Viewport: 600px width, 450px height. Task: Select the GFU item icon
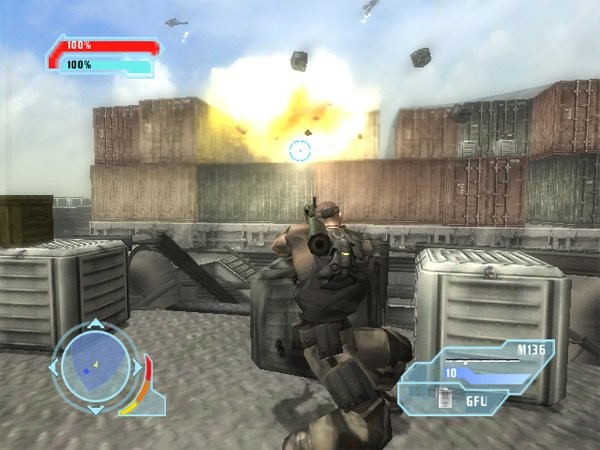point(446,401)
